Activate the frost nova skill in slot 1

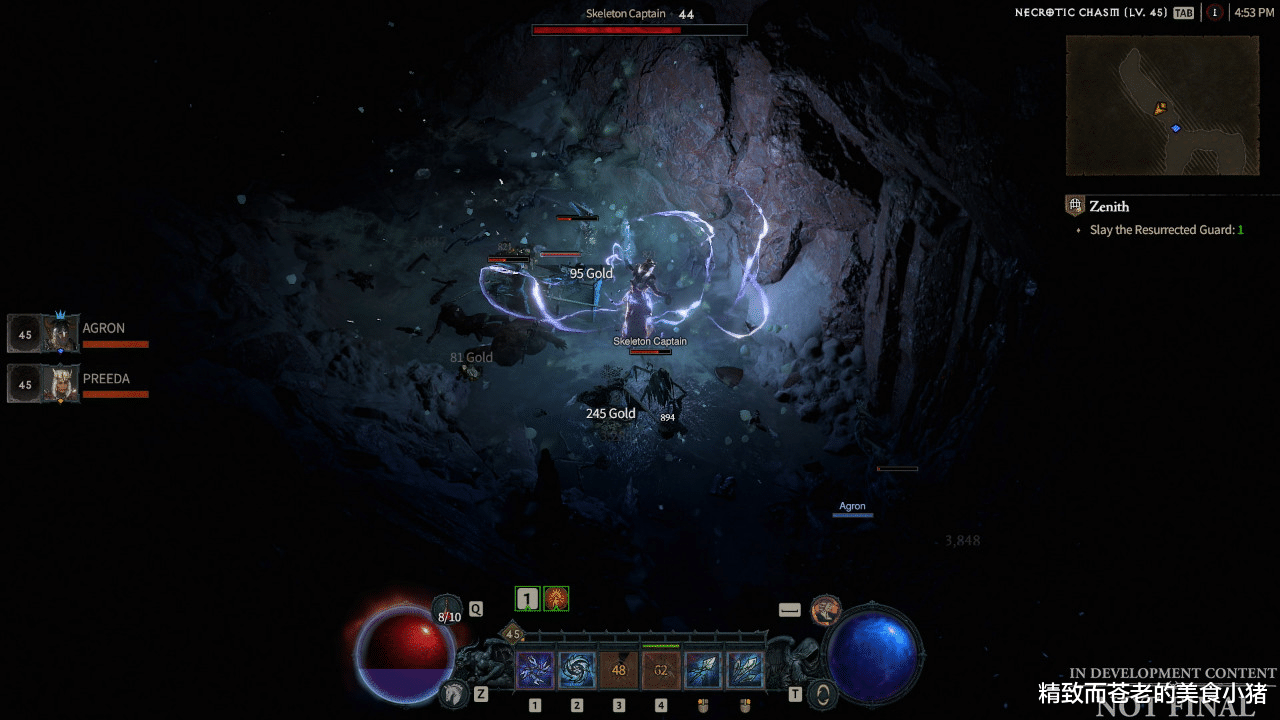pyautogui.click(x=535, y=669)
